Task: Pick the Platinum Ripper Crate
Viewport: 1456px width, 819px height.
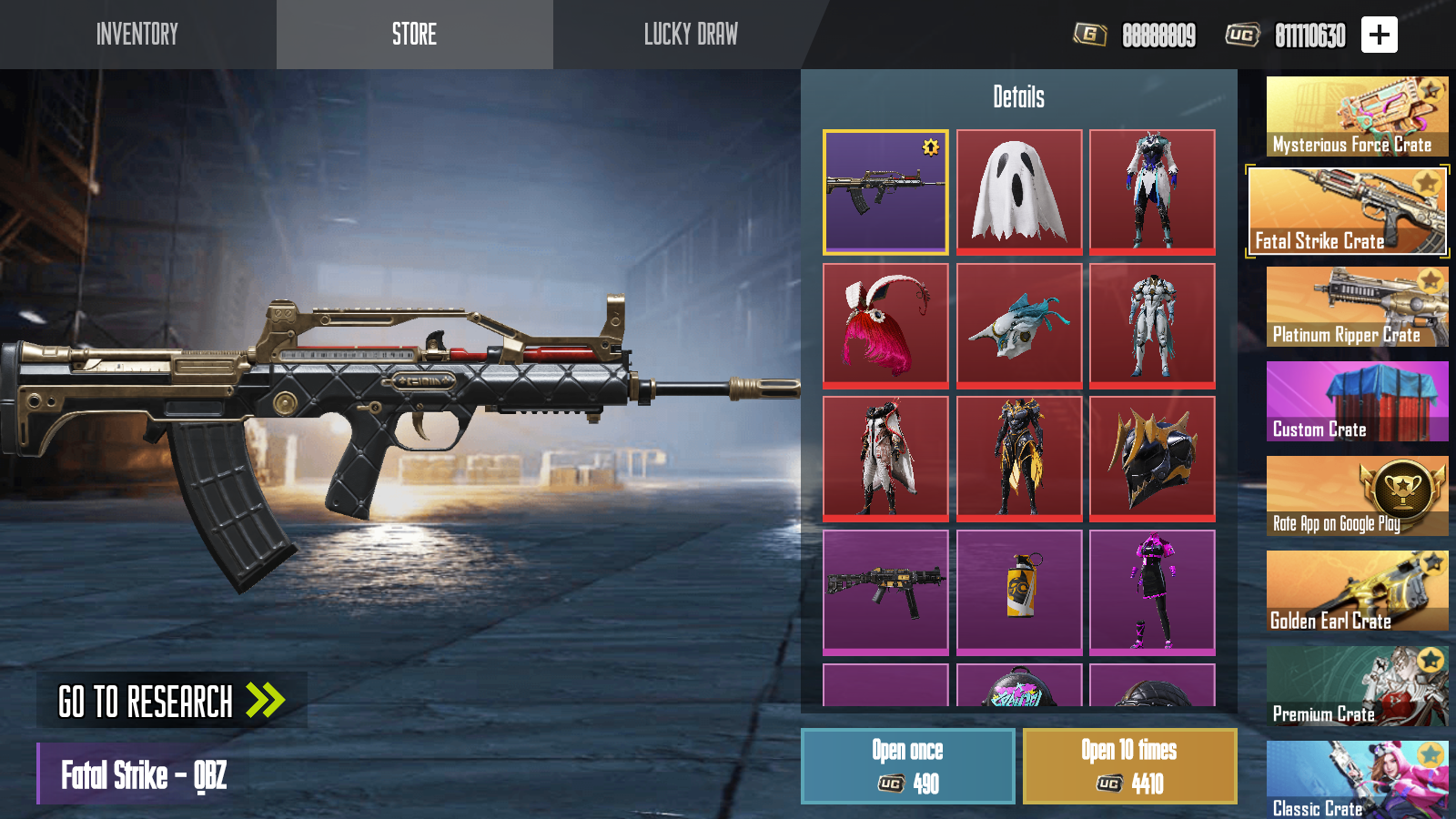Action: click(x=1357, y=307)
